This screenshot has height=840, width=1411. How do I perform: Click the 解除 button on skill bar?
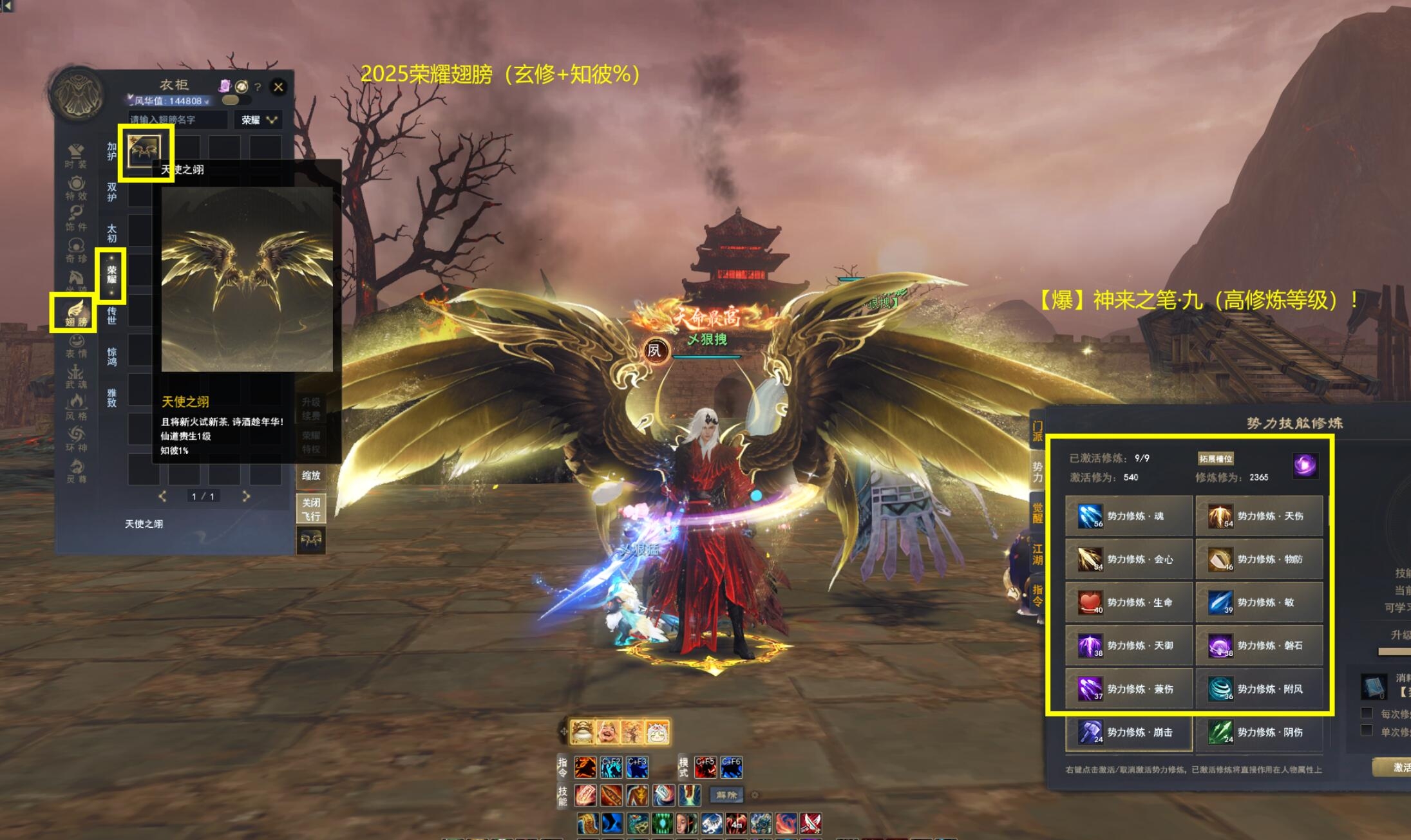coord(726,795)
